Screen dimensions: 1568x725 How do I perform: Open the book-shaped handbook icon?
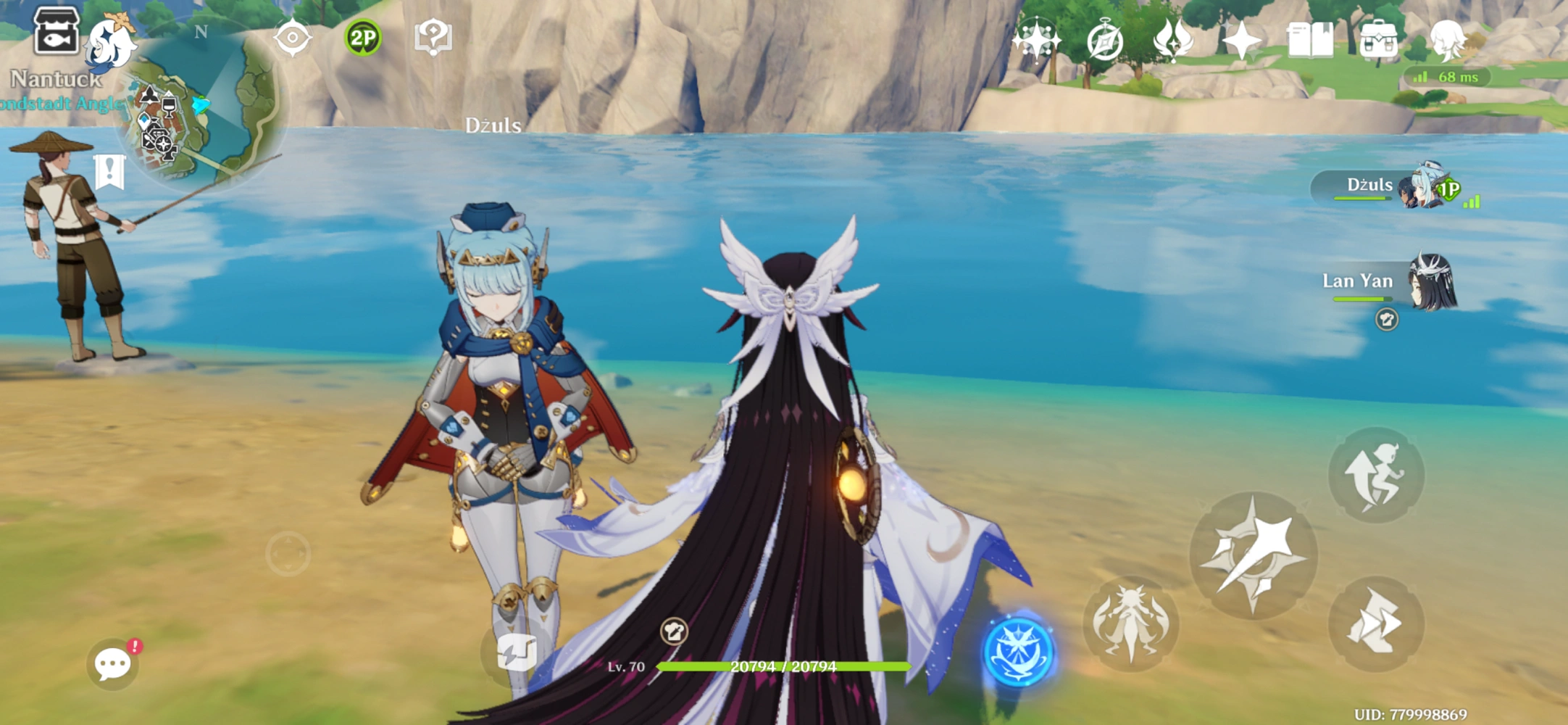point(1309,40)
